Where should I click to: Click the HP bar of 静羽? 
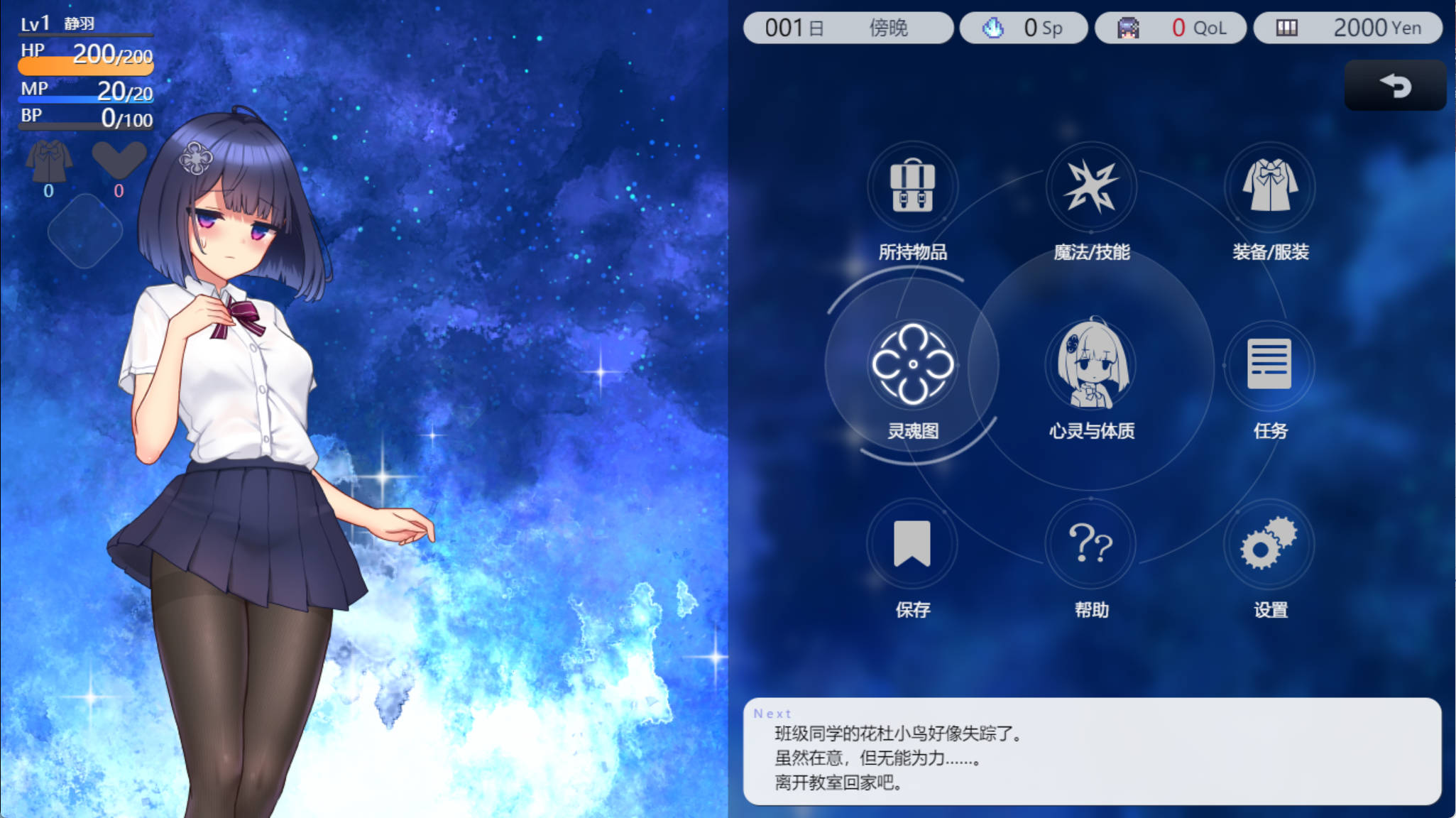84,65
